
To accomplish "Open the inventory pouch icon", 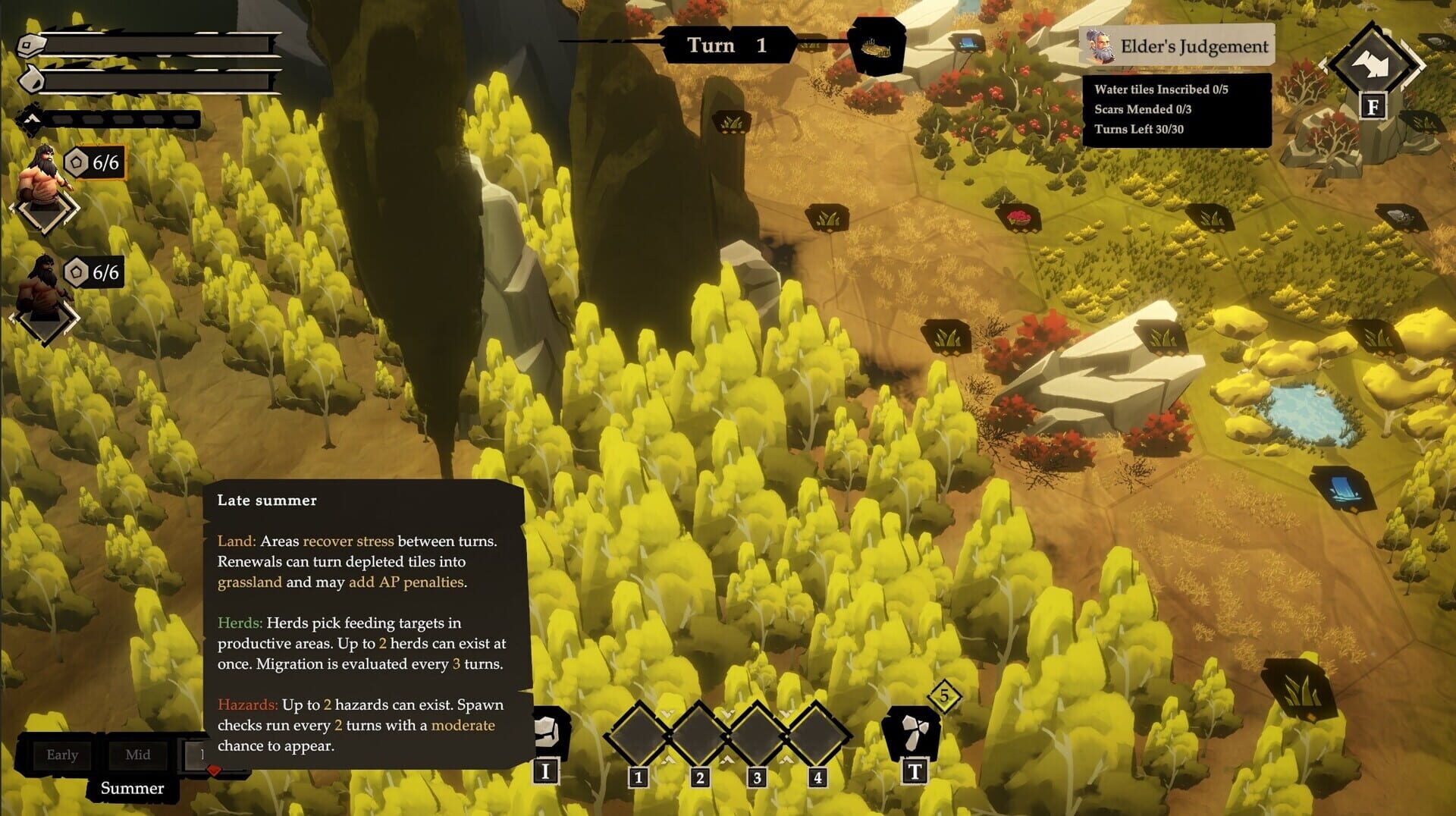I will click(548, 731).
